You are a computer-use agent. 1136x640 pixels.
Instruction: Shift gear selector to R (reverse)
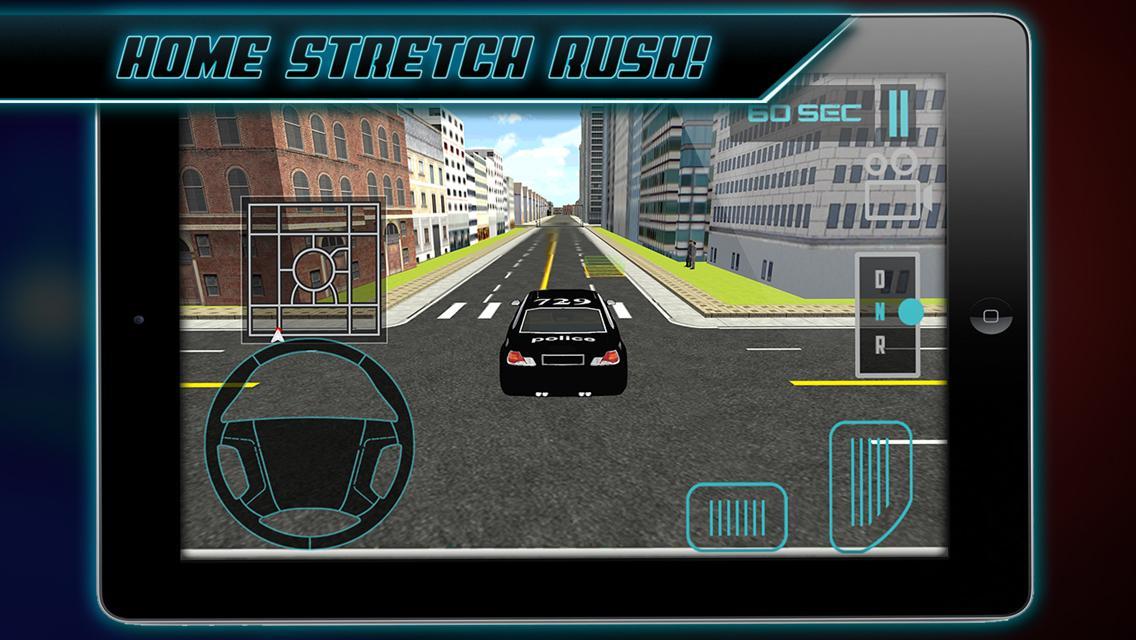tap(880, 347)
